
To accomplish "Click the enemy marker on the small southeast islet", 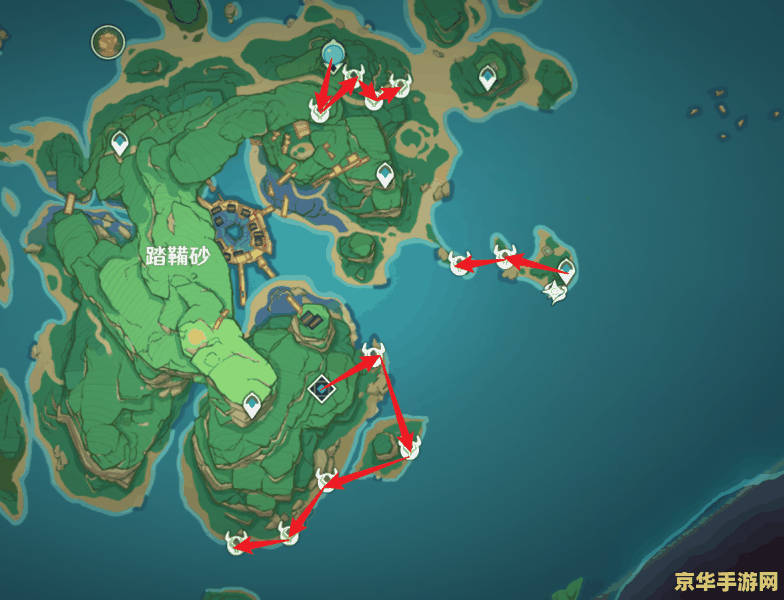I will (x=409, y=448).
